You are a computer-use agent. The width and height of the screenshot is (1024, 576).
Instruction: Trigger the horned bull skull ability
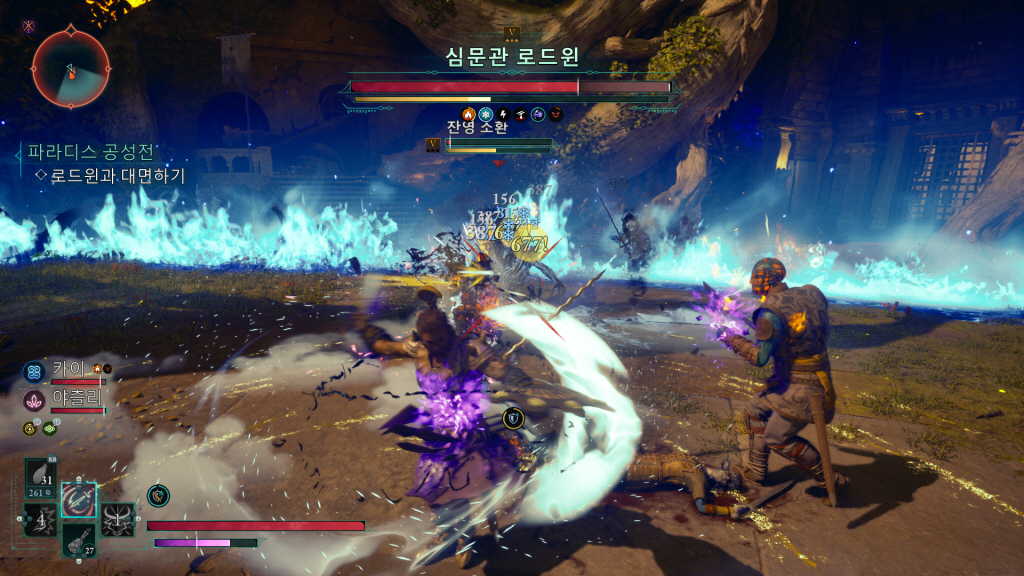pos(117,519)
